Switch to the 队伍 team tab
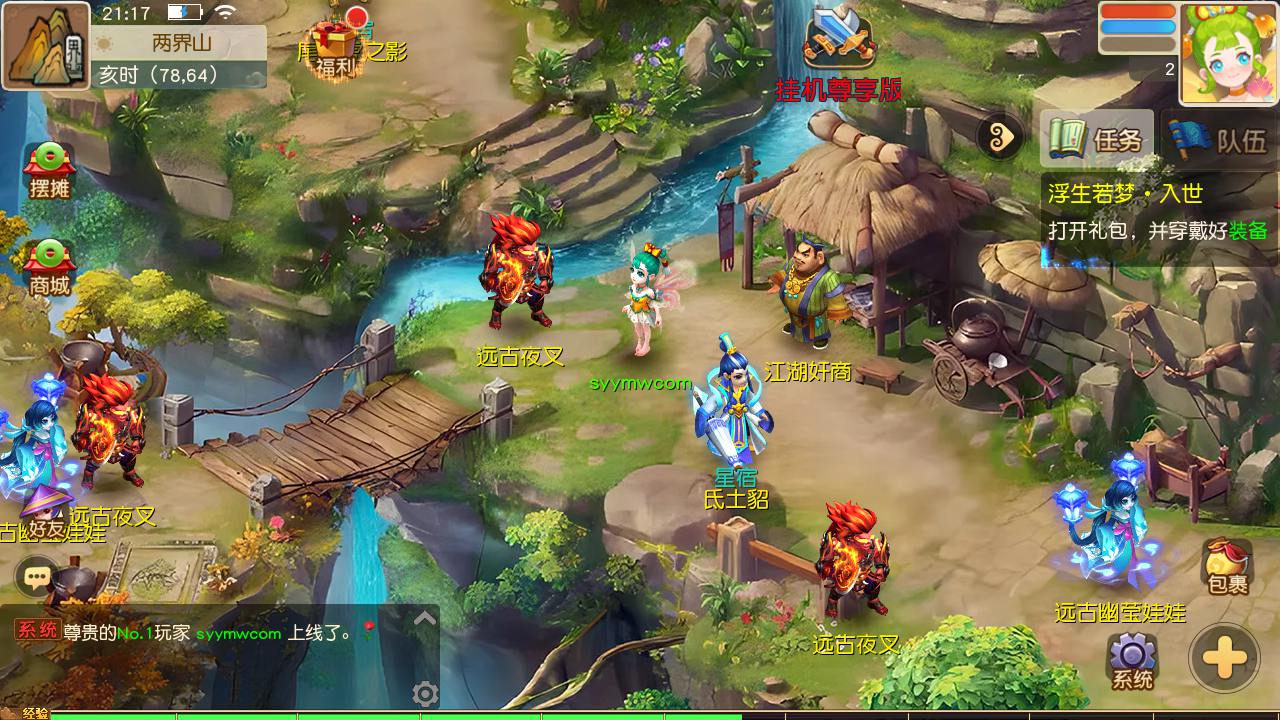 [x=1221, y=139]
